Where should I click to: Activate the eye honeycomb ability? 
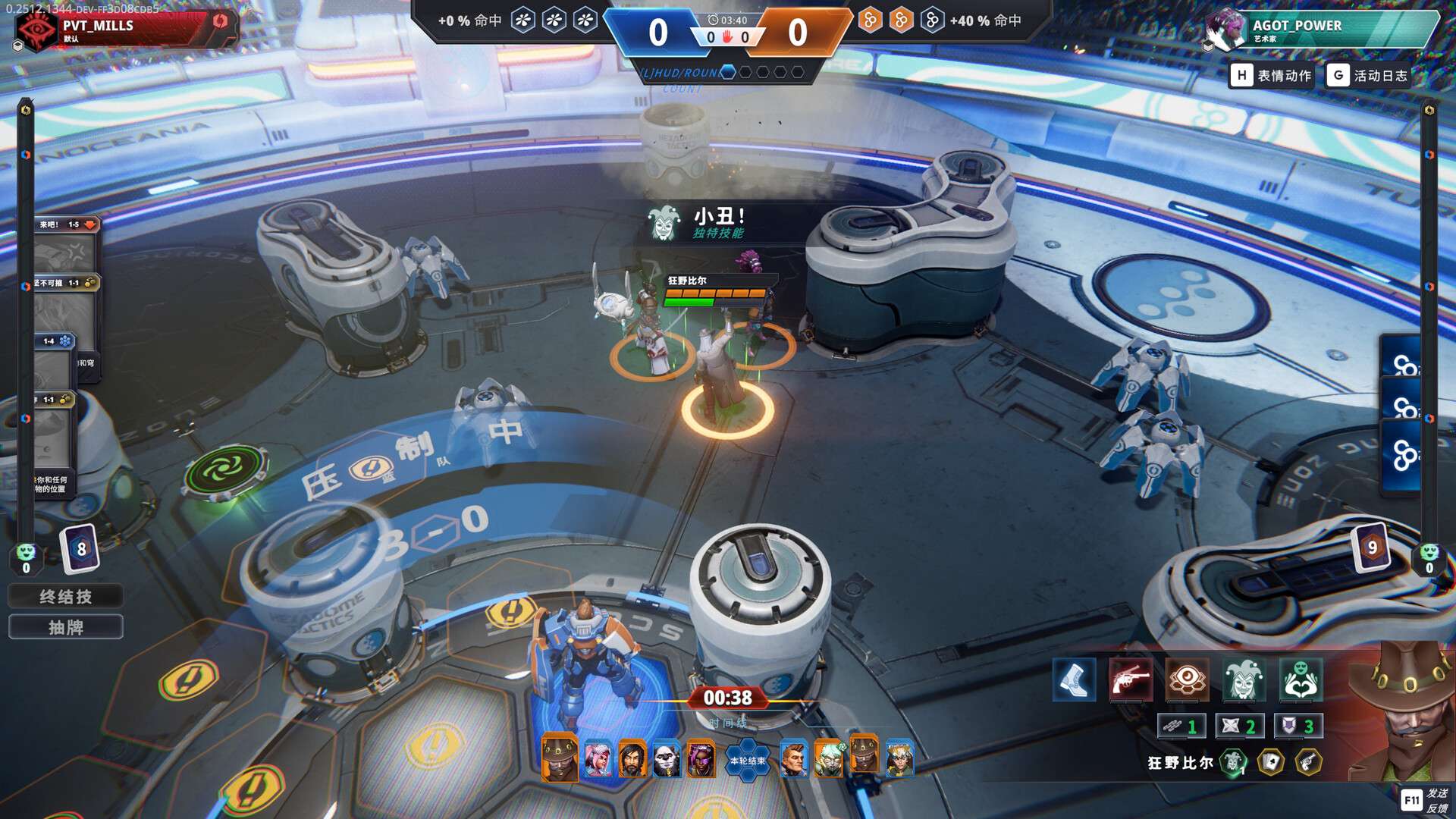pyautogui.click(x=1187, y=679)
